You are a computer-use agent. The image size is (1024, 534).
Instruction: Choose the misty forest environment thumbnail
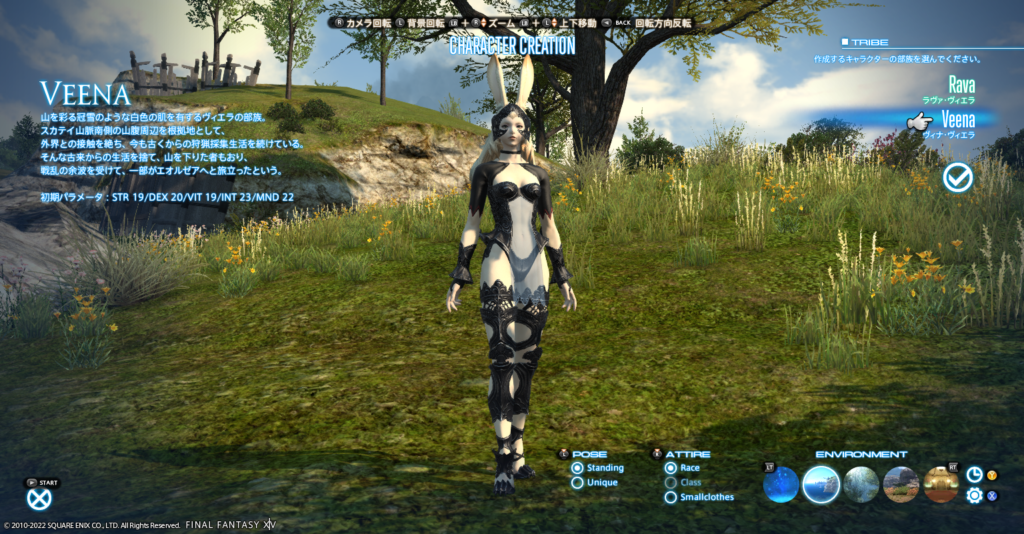tap(861, 485)
